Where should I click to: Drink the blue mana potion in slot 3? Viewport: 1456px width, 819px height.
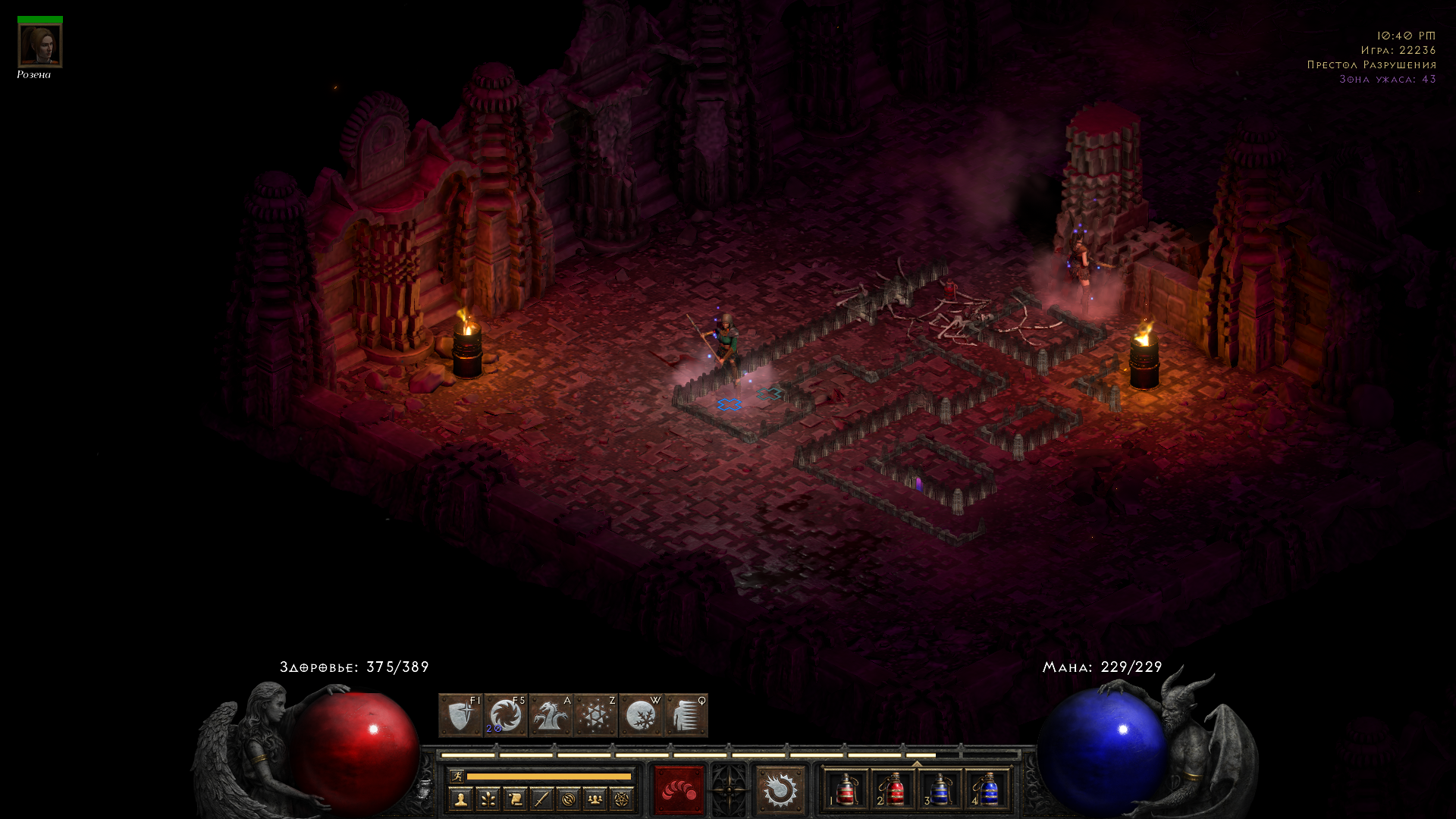pyautogui.click(x=940, y=790)
